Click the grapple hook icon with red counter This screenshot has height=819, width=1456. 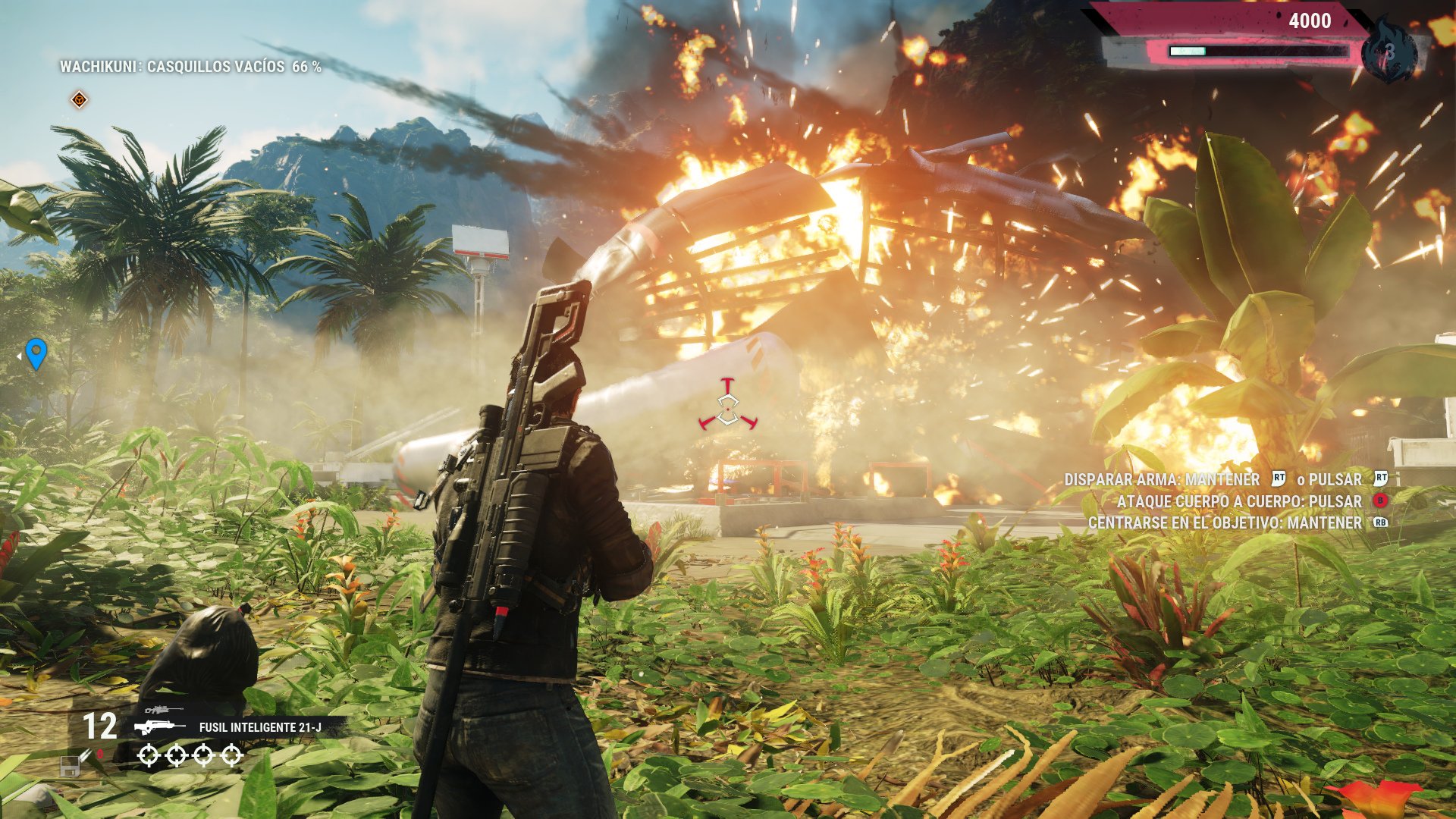(x=88, y=755)
